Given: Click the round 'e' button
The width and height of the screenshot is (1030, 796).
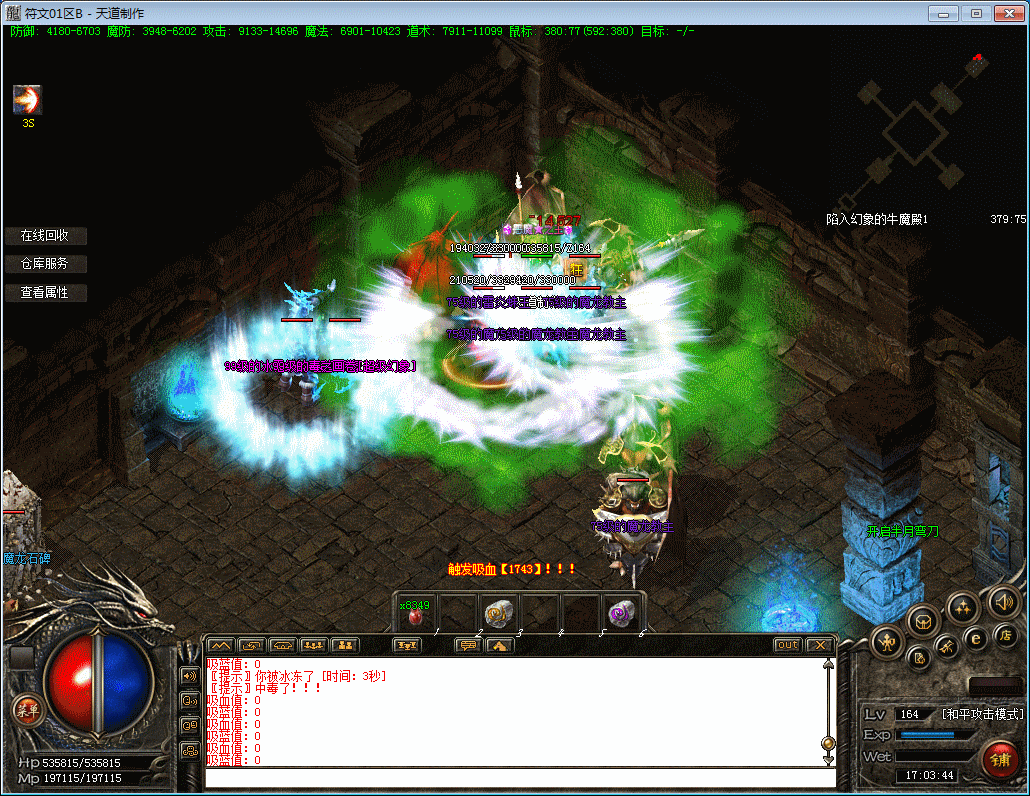Looking at the screenshot, I should point(976,638).
